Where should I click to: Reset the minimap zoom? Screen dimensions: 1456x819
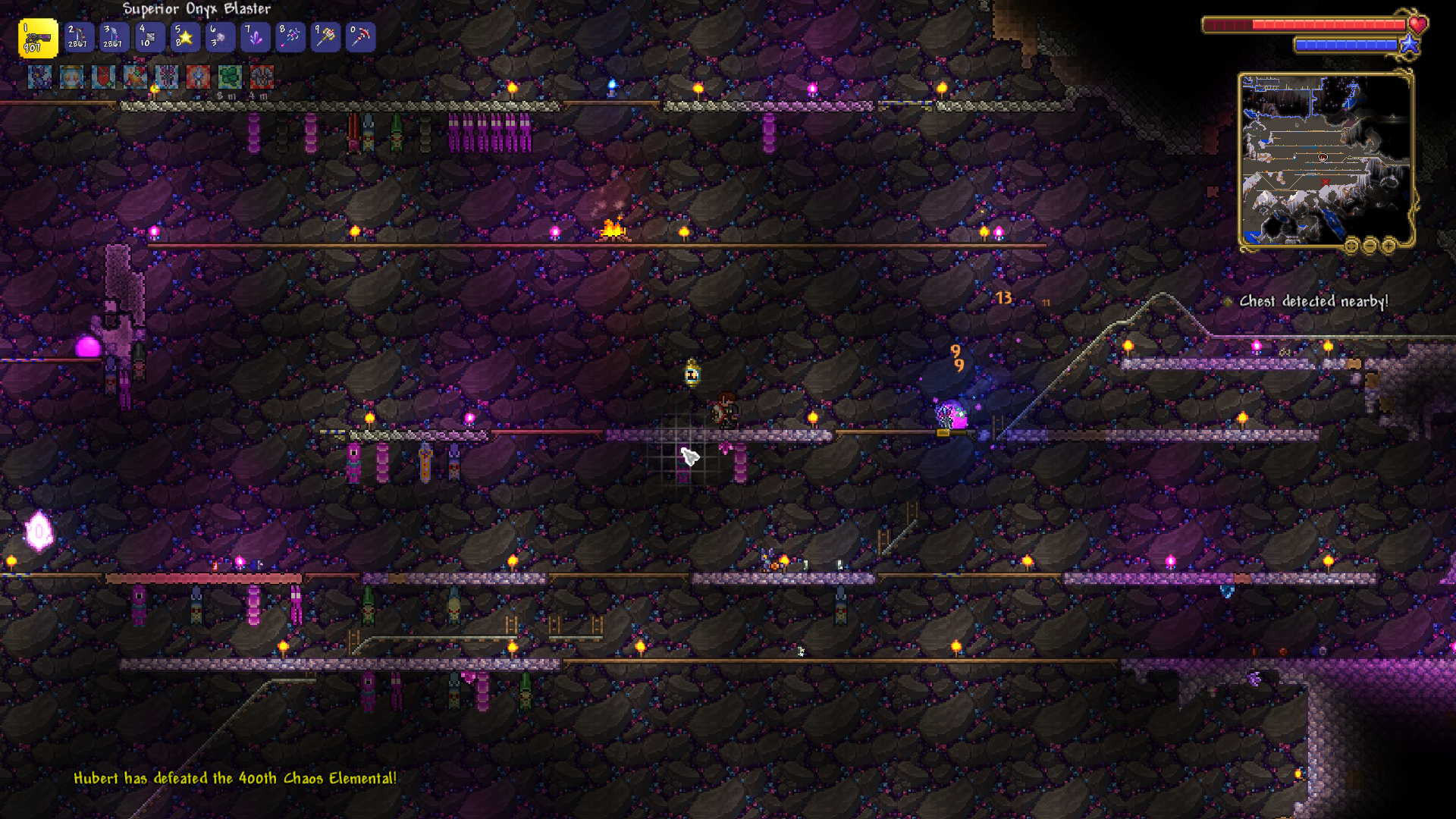(1351, 245)
